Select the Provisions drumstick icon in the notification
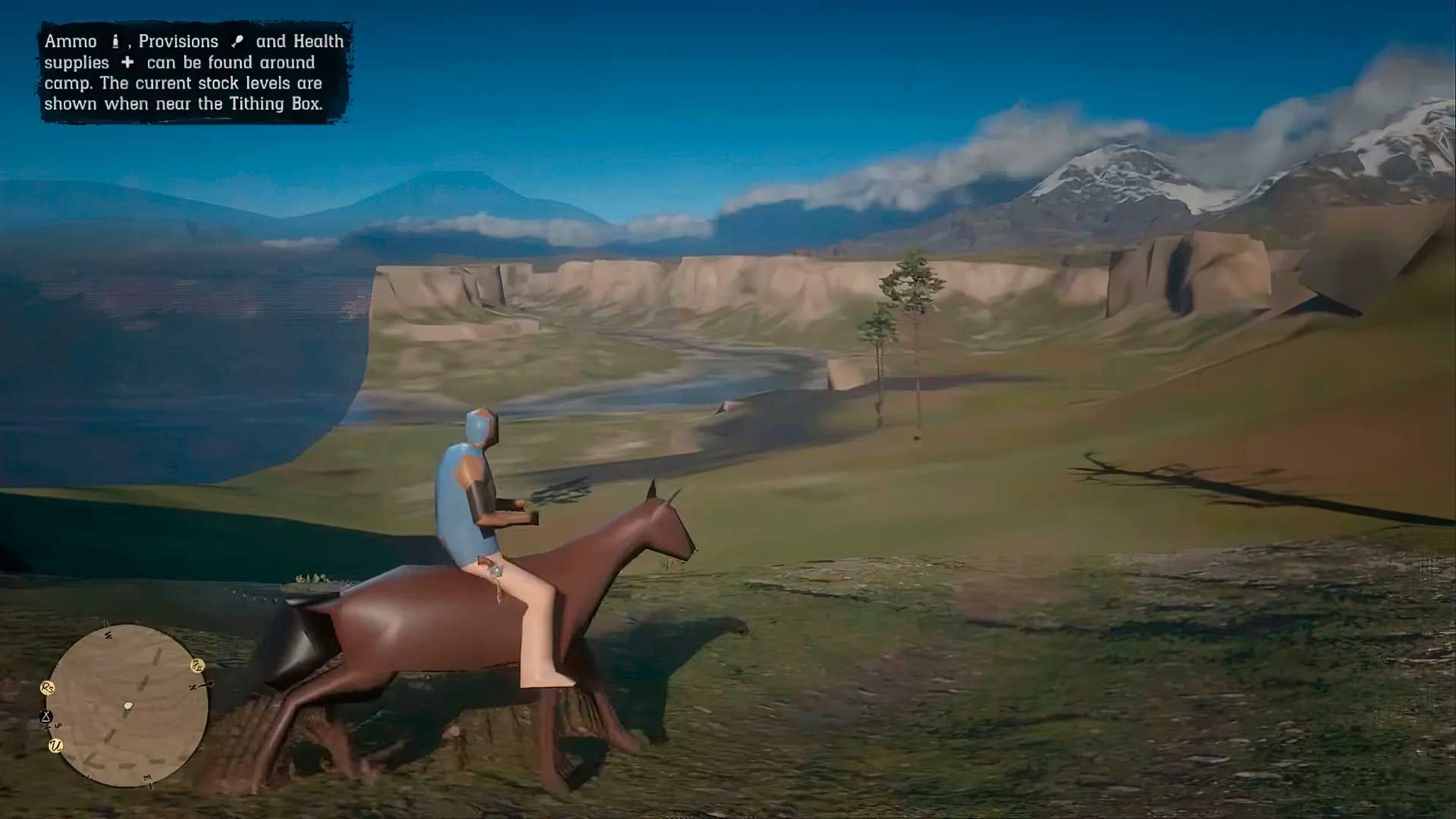The width and height of the screenshot is (1456, 819). 238,40
